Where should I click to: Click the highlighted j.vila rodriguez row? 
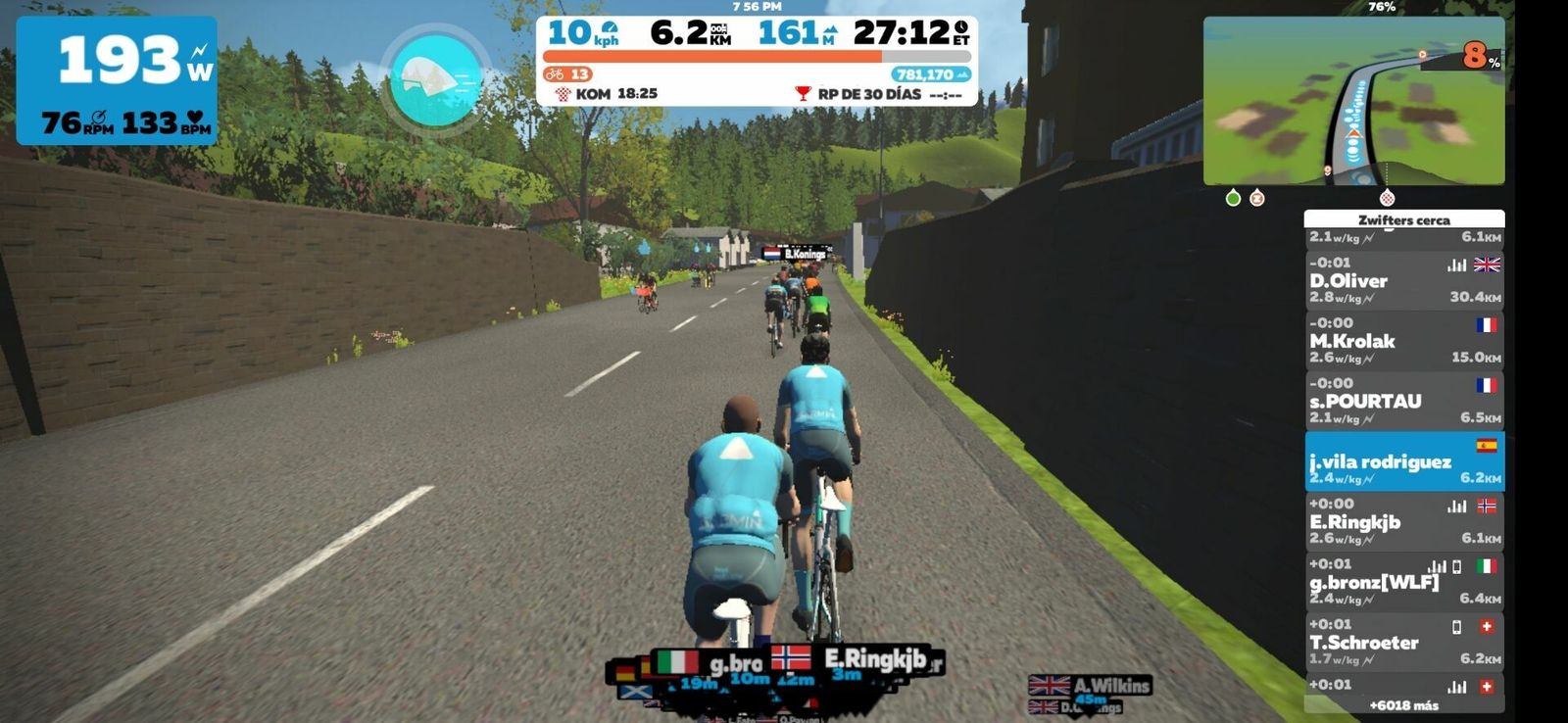click(1403, 461)
